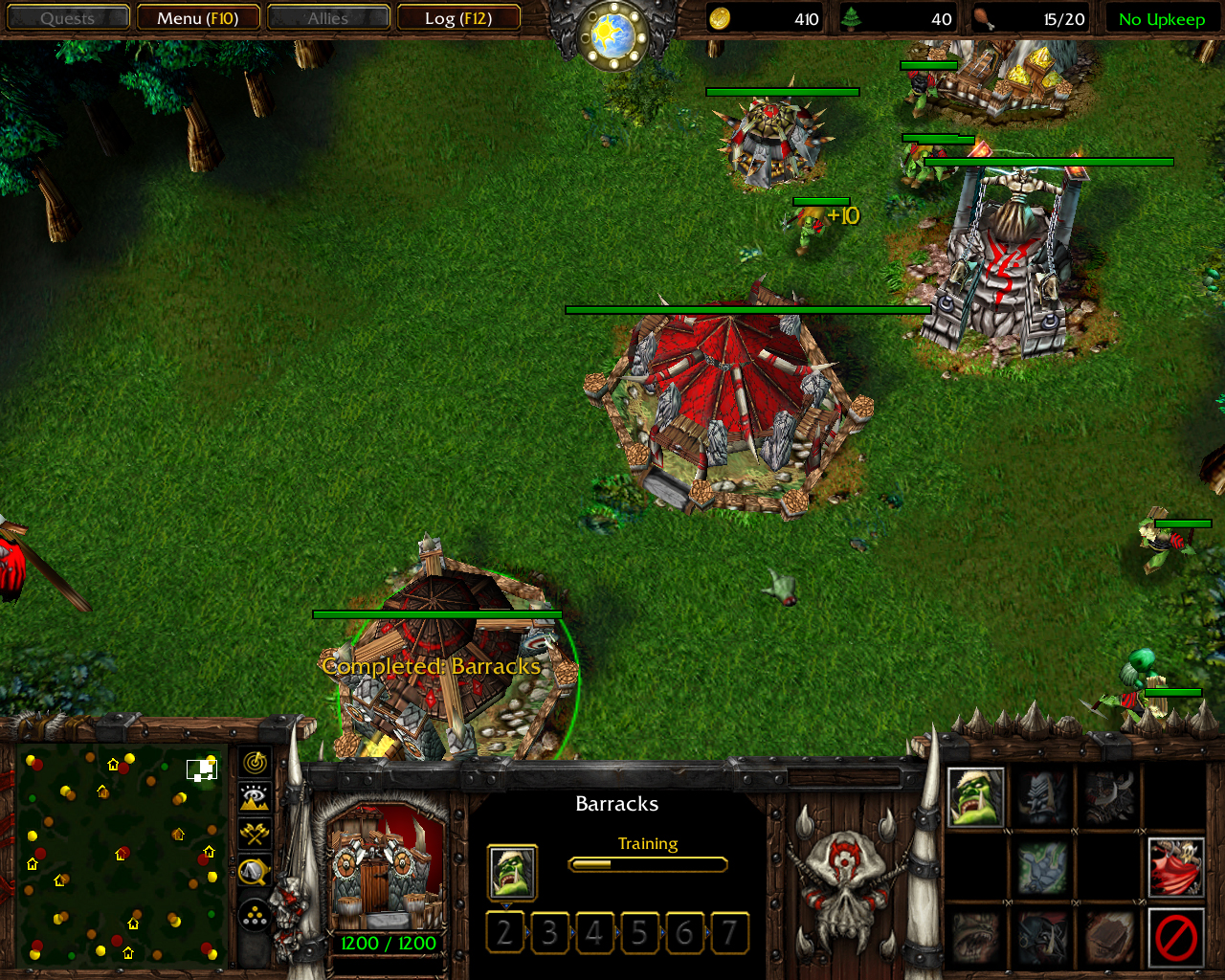Open the Menu (F10) button
Image resolution: width=1225 pixels, height=980 pixels.
coord(197,18)
